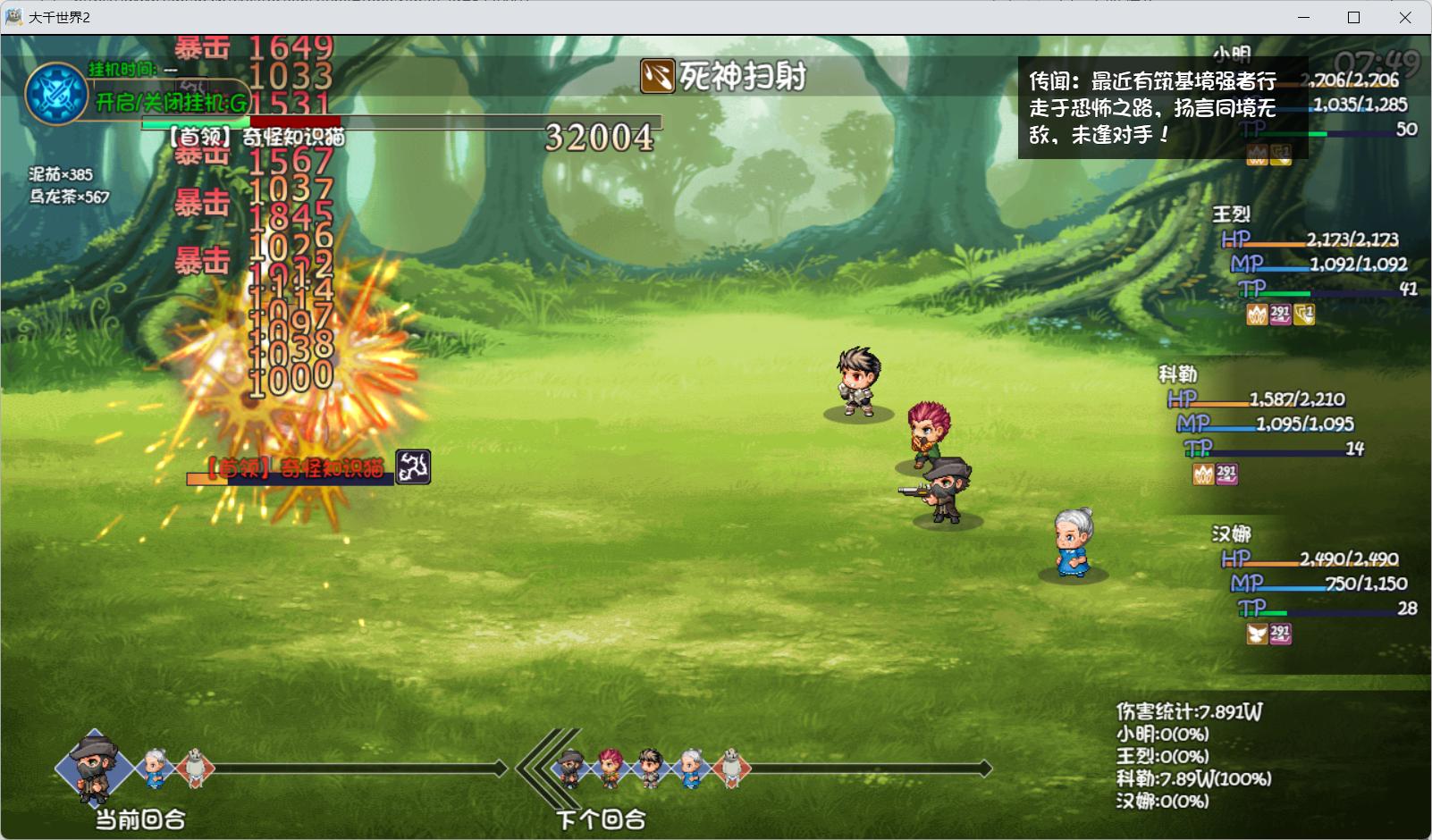
Task: Toggle auto-battle with the blue crossed-swords icon
Action: (x=56, y=93)
